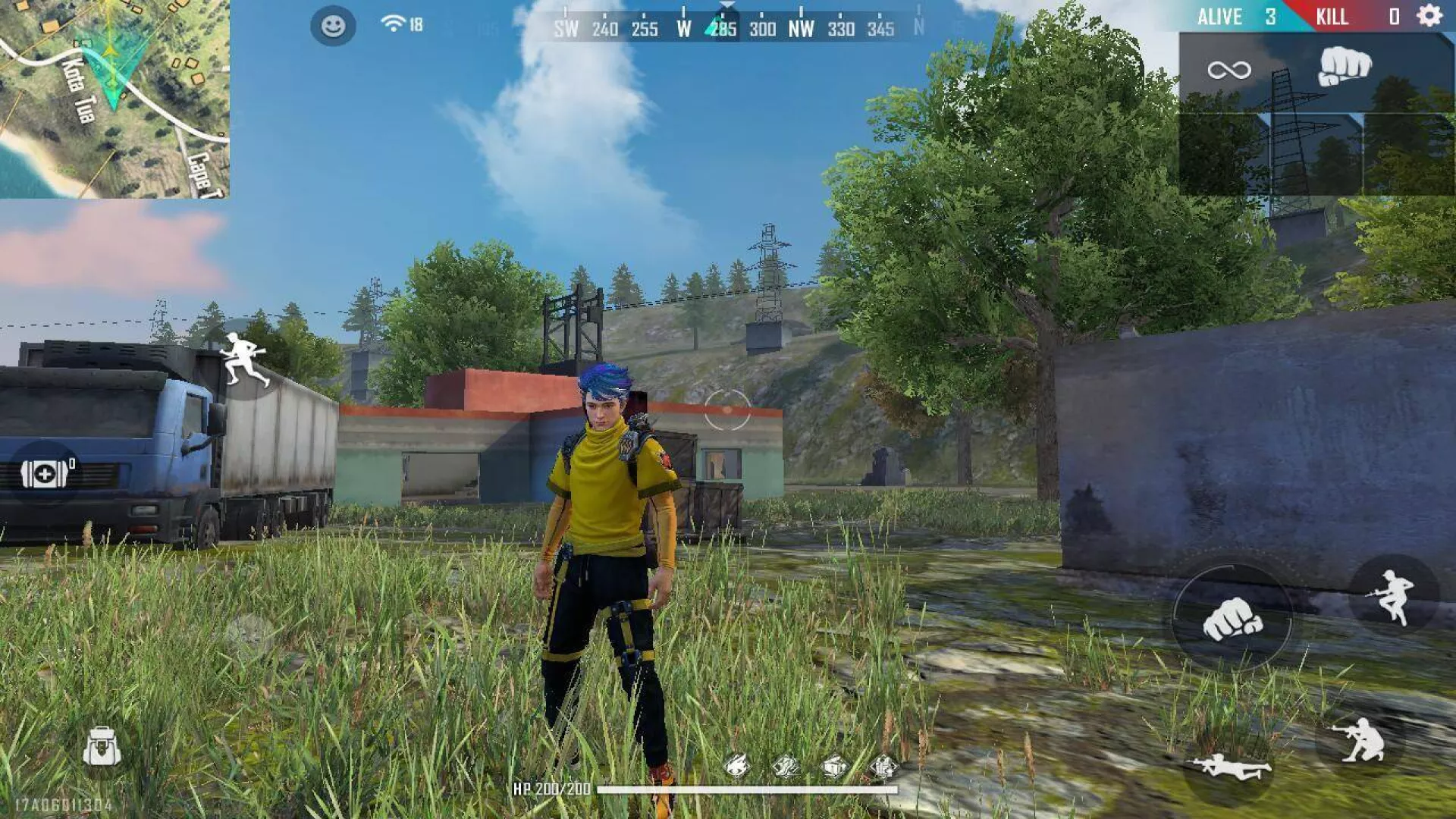Switch to crouch stance
Viewport: 1456px width, 819px height.
(x=1361, y=739)
